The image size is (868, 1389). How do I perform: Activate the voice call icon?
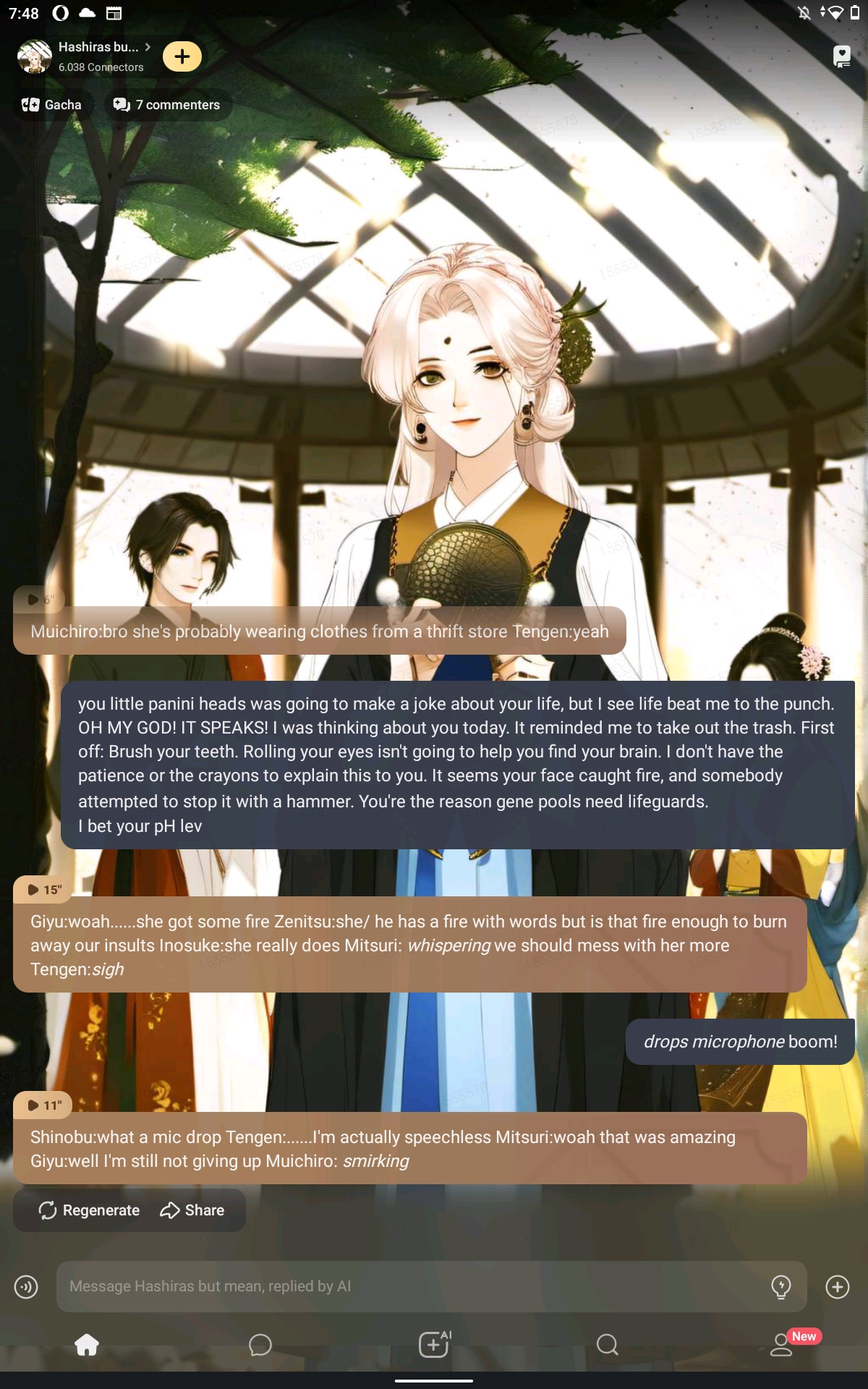coord(26,1286)
